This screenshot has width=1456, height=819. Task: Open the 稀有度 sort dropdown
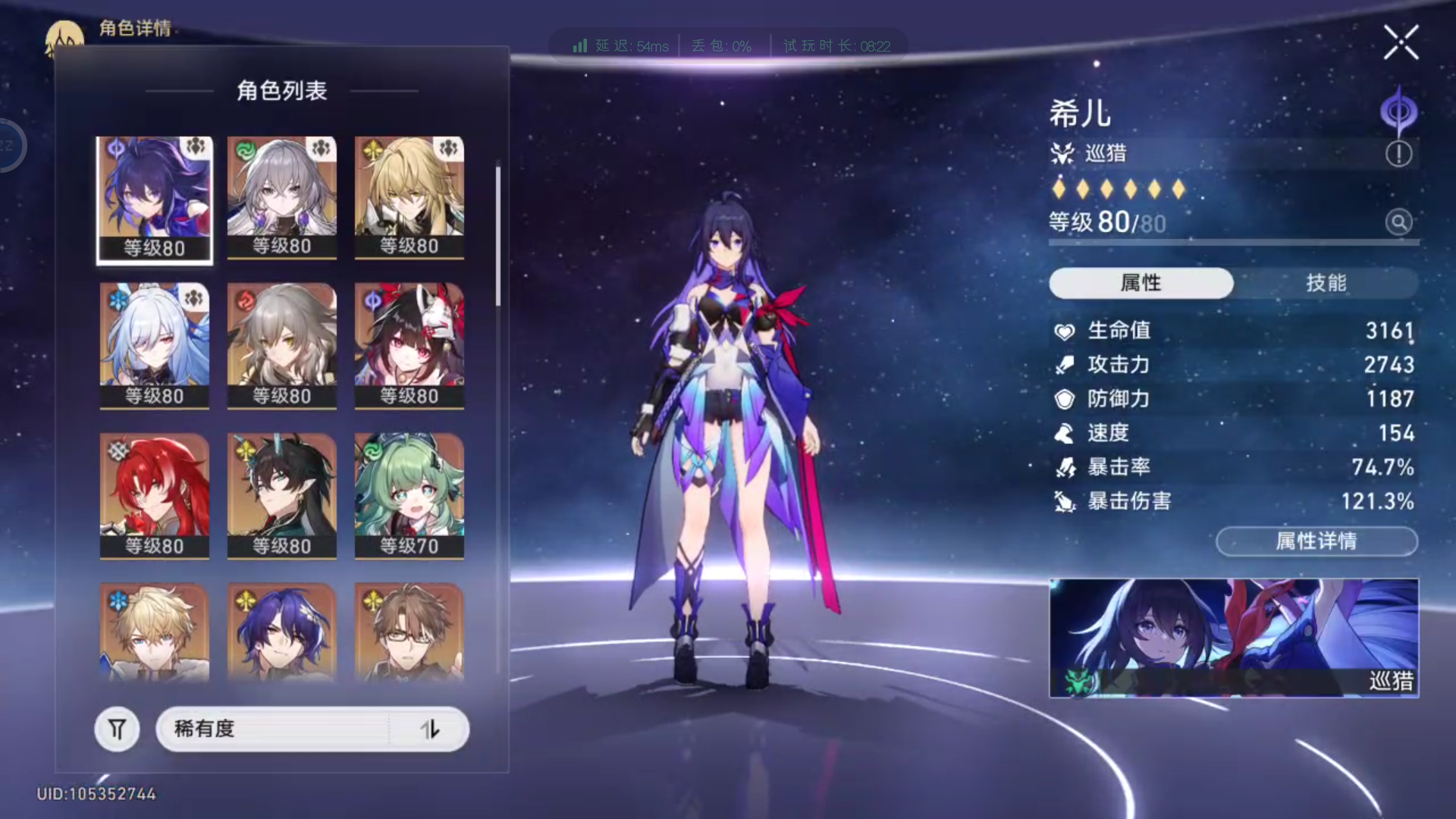click(273, 730)
